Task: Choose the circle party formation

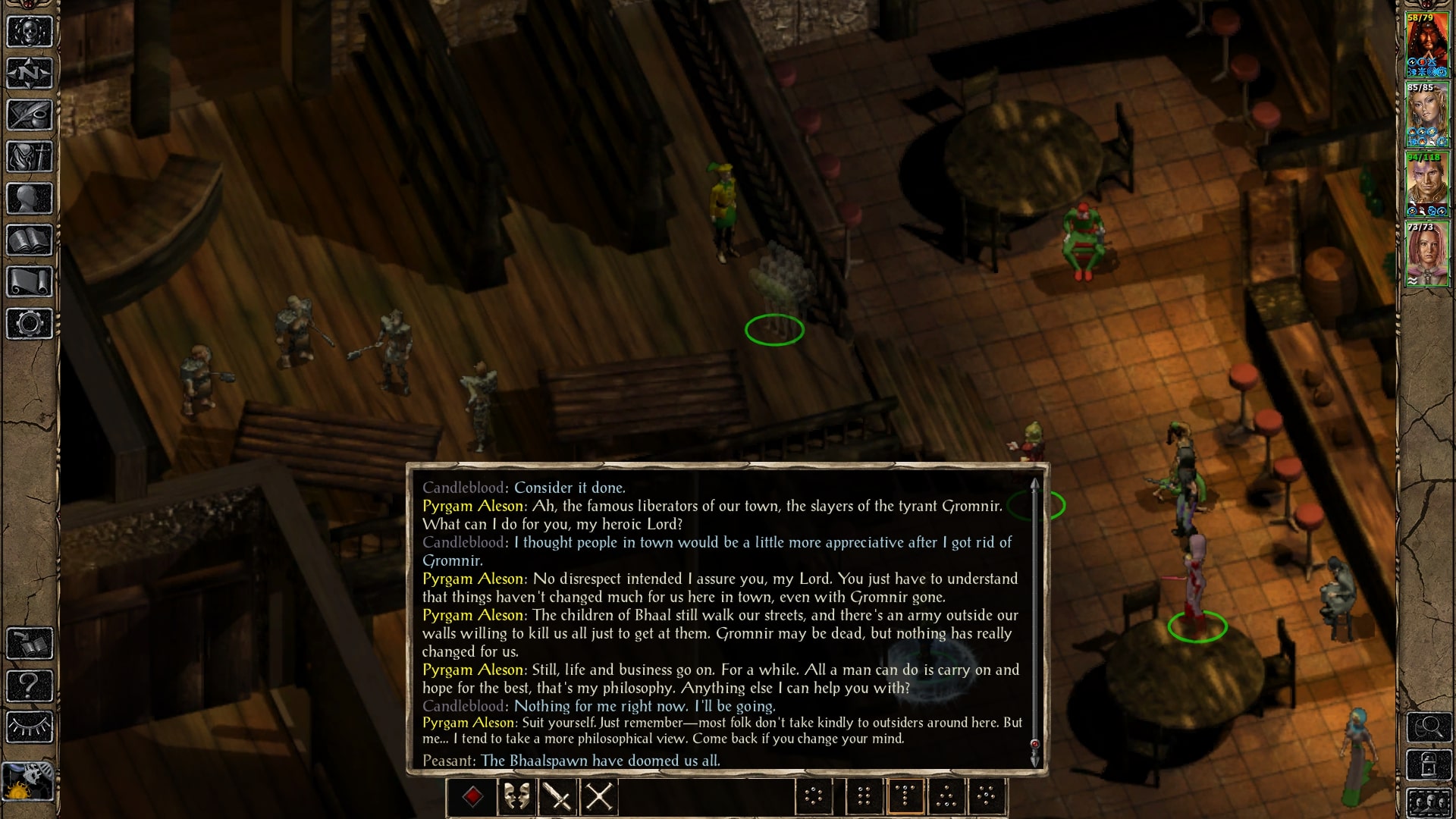Action: tap(814, 796)
